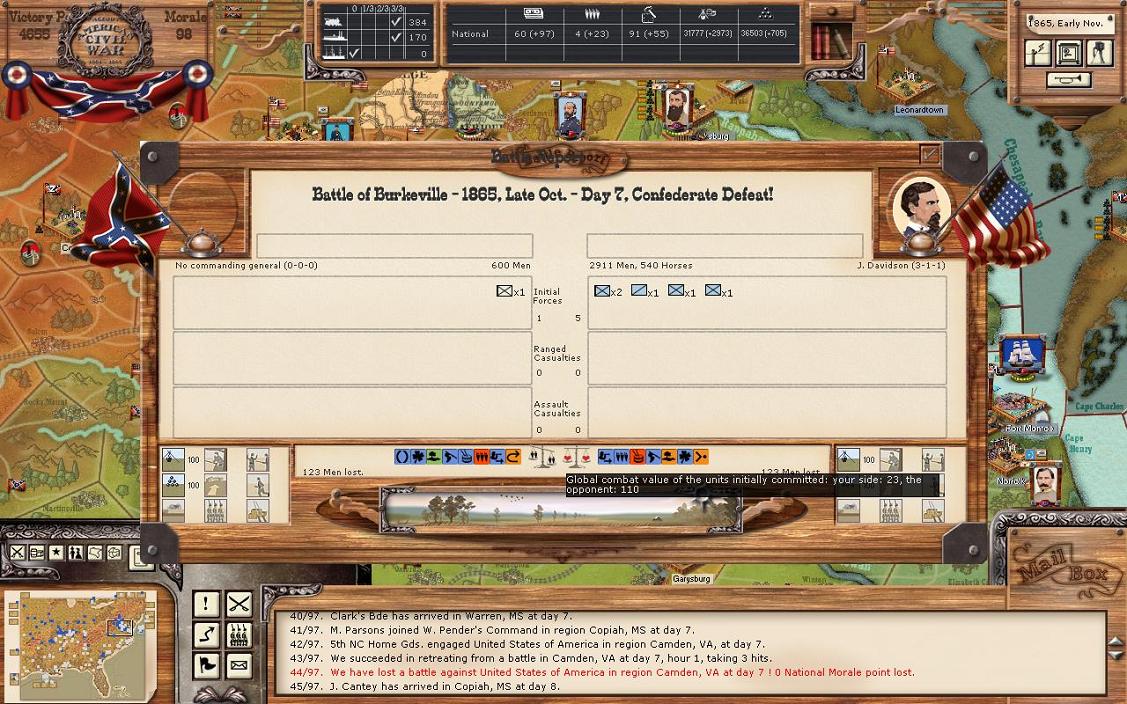Open the framed portrait button
This screenshot has width=1127, height=704.
click(x=1069, y=52)
